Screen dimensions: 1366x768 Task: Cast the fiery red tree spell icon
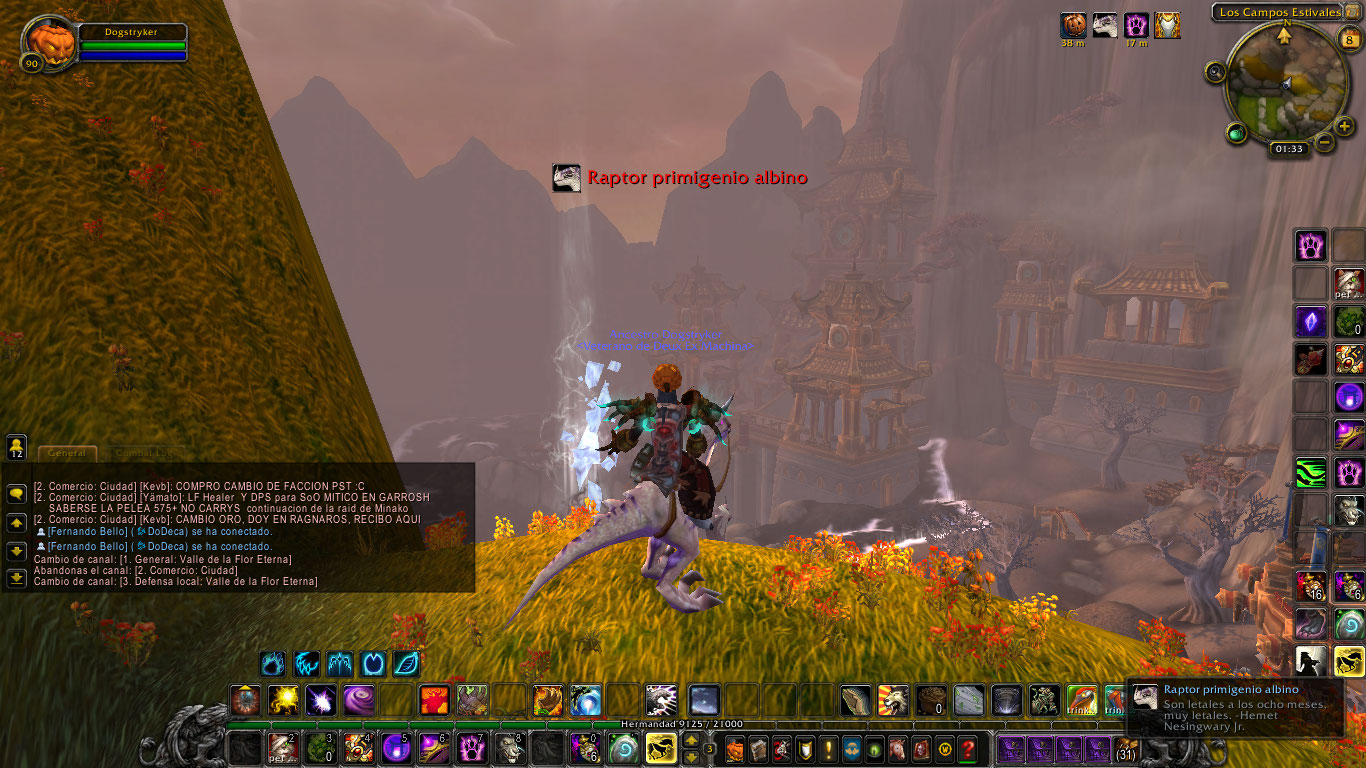click(x=433, y=700)
